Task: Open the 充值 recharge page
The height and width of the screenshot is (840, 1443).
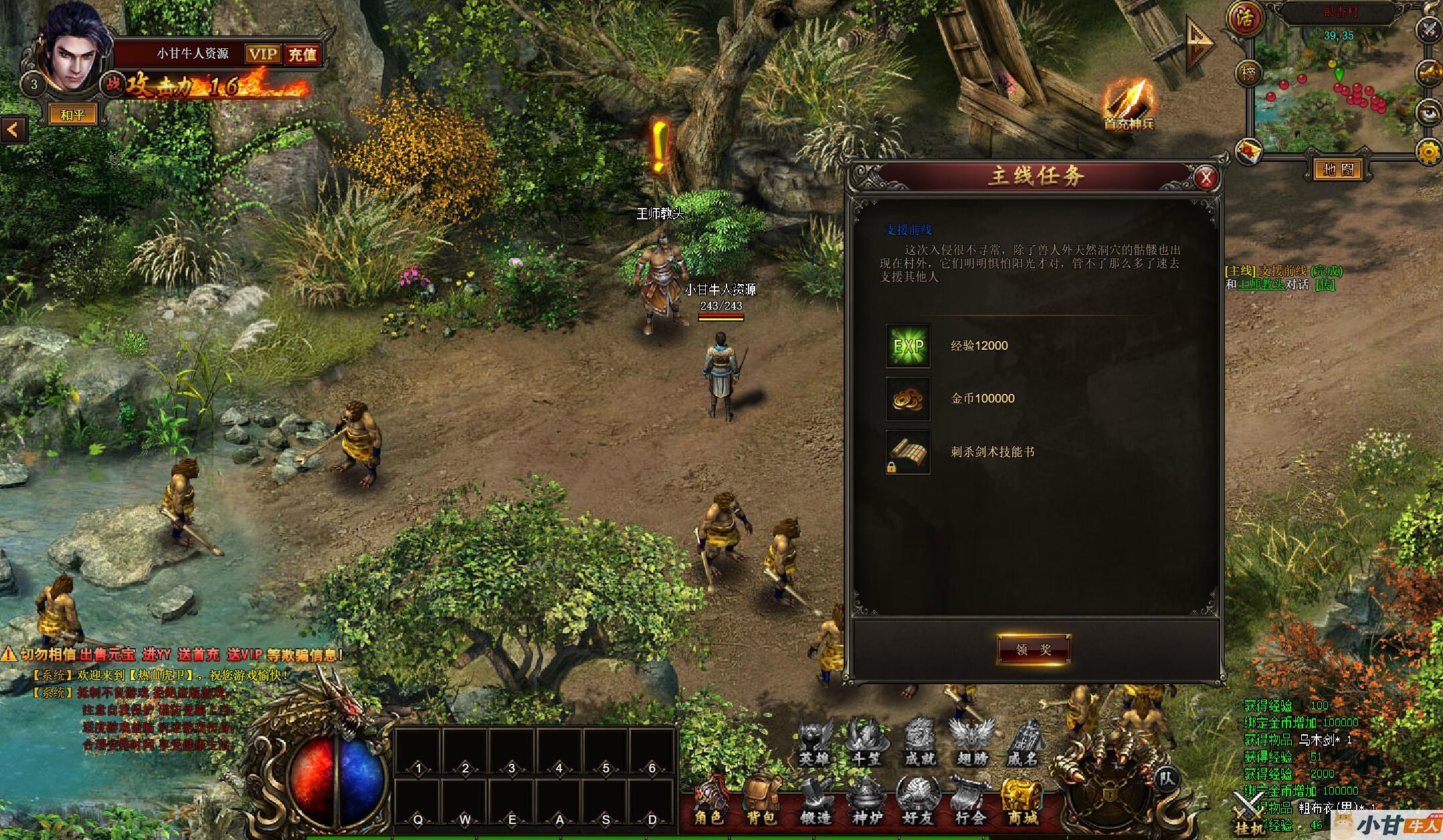Action: pyautogui.click(x=302, y=54)
